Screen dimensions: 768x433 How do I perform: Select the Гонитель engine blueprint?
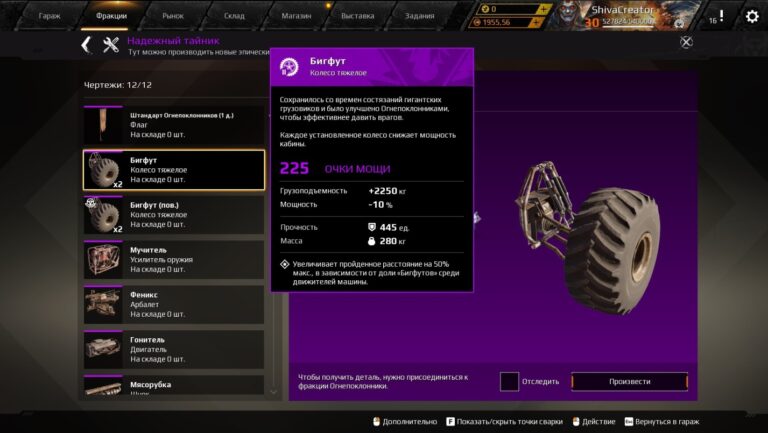pyautogui.click(x=173, y=349)
